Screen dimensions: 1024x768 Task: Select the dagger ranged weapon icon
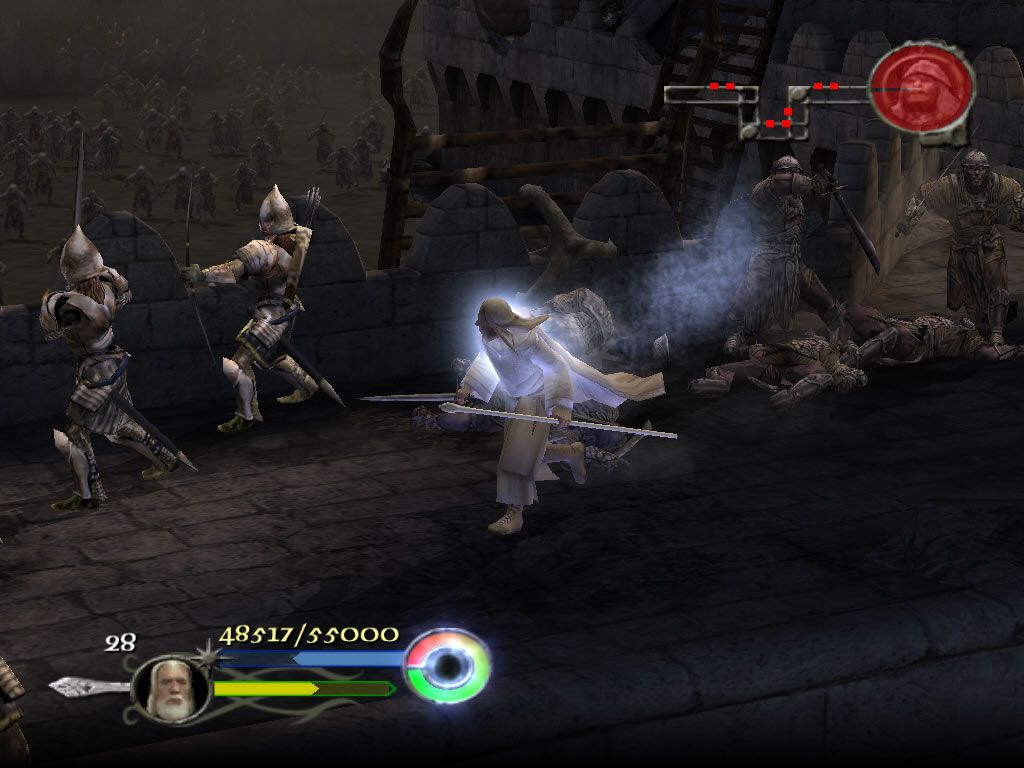click(x=88, y=687)
